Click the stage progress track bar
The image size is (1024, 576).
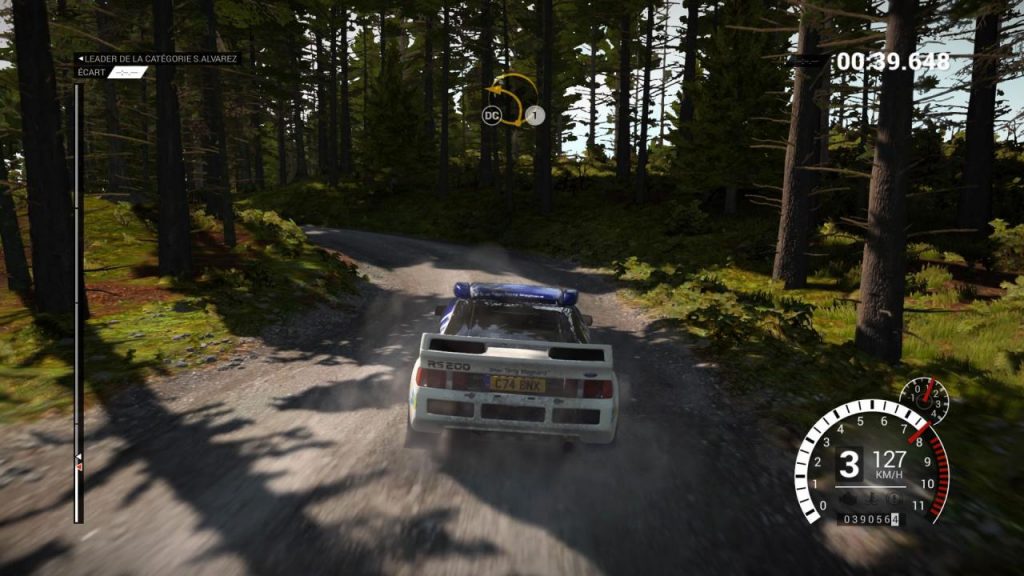pyautogui.click(x=78, y=300)
